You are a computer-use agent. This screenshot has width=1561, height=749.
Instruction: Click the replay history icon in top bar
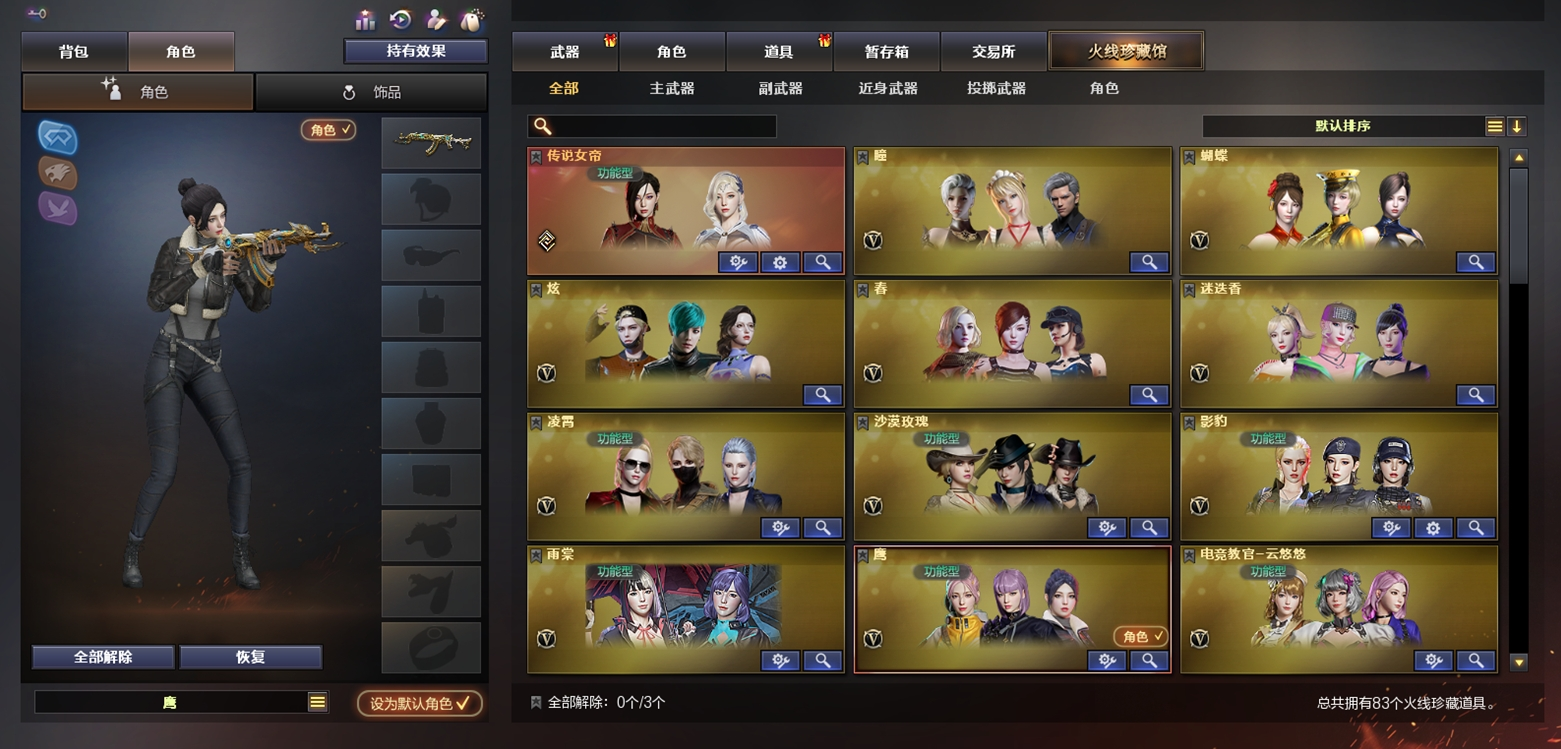click(x=400, y=19)
